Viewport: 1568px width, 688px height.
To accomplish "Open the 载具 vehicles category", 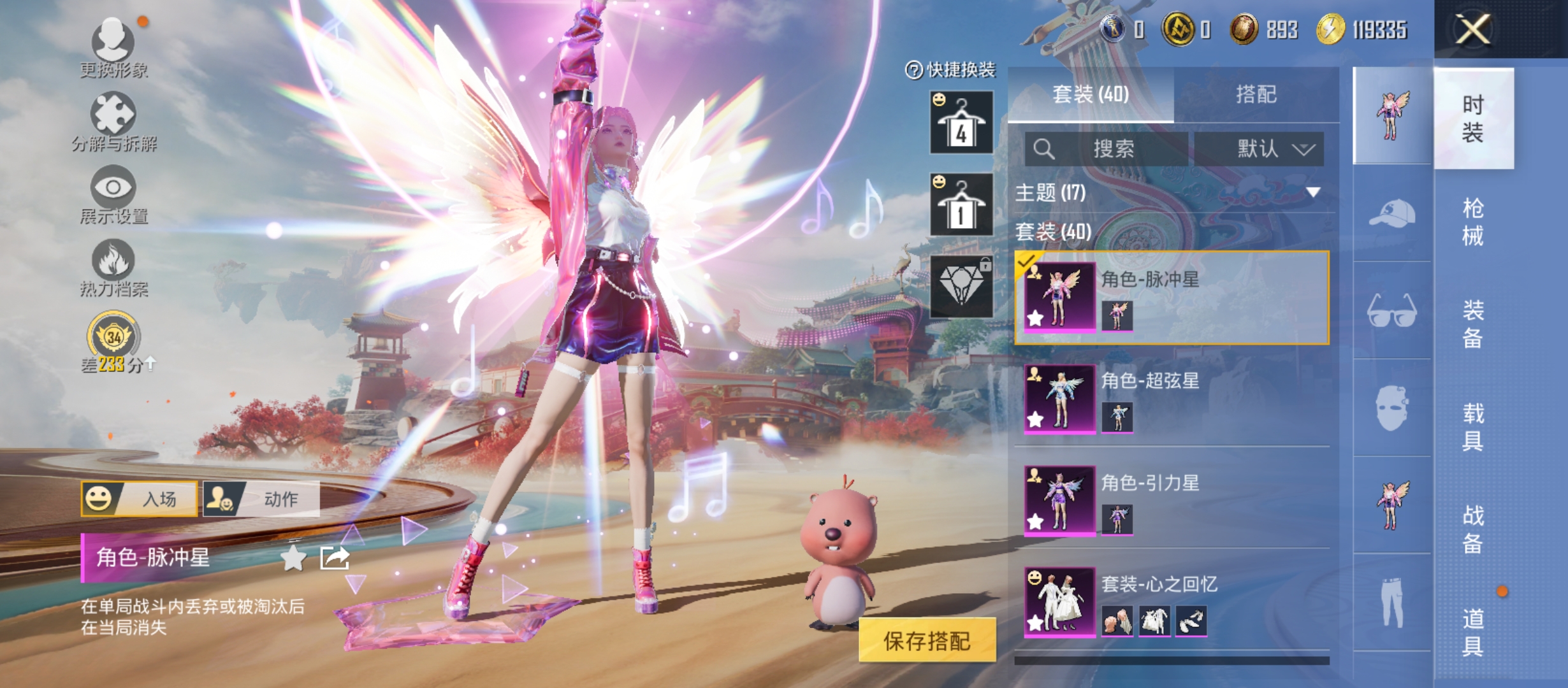I will point(1472,427).
